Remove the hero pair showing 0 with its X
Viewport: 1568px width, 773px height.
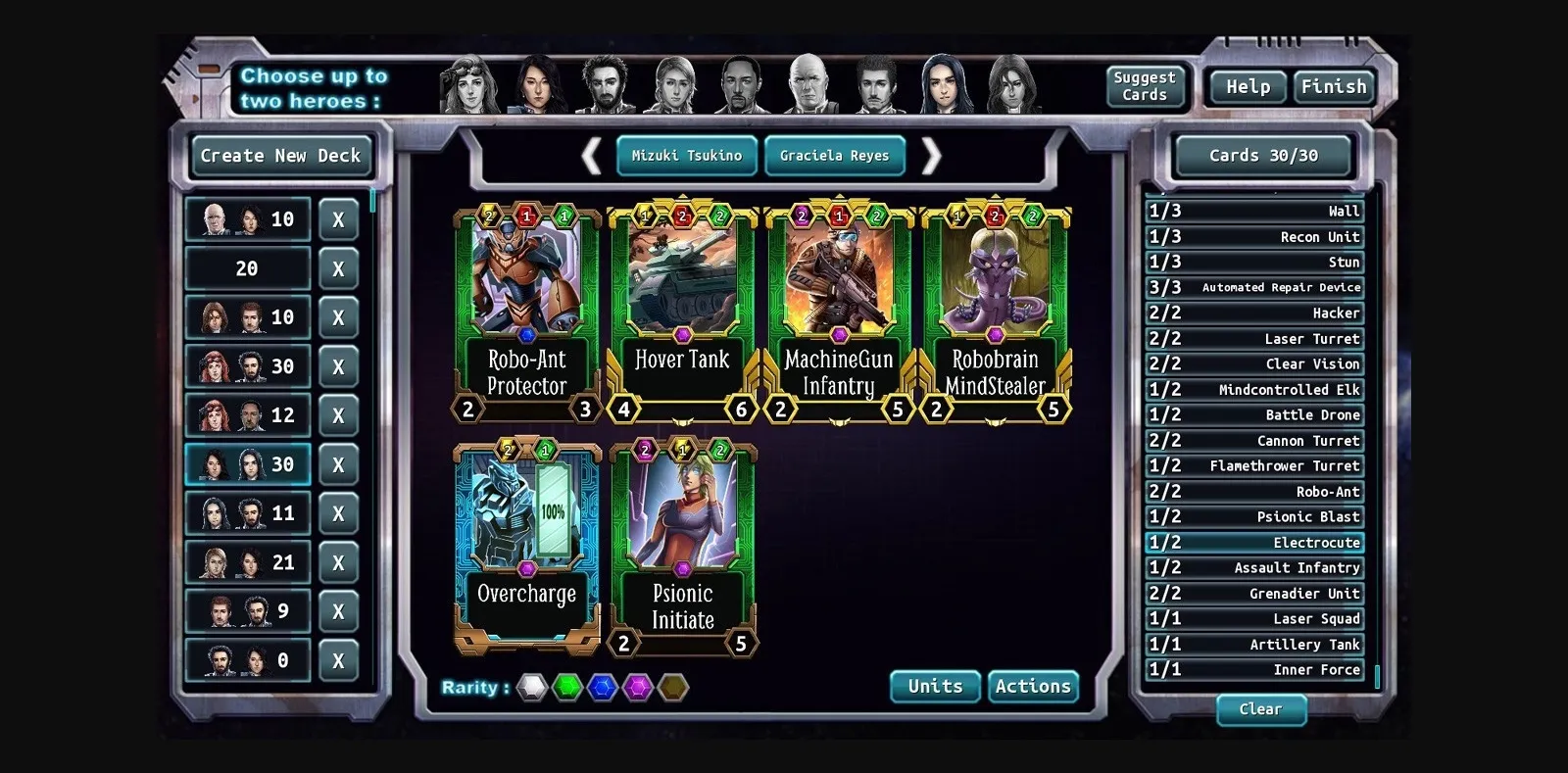[339, 659]
